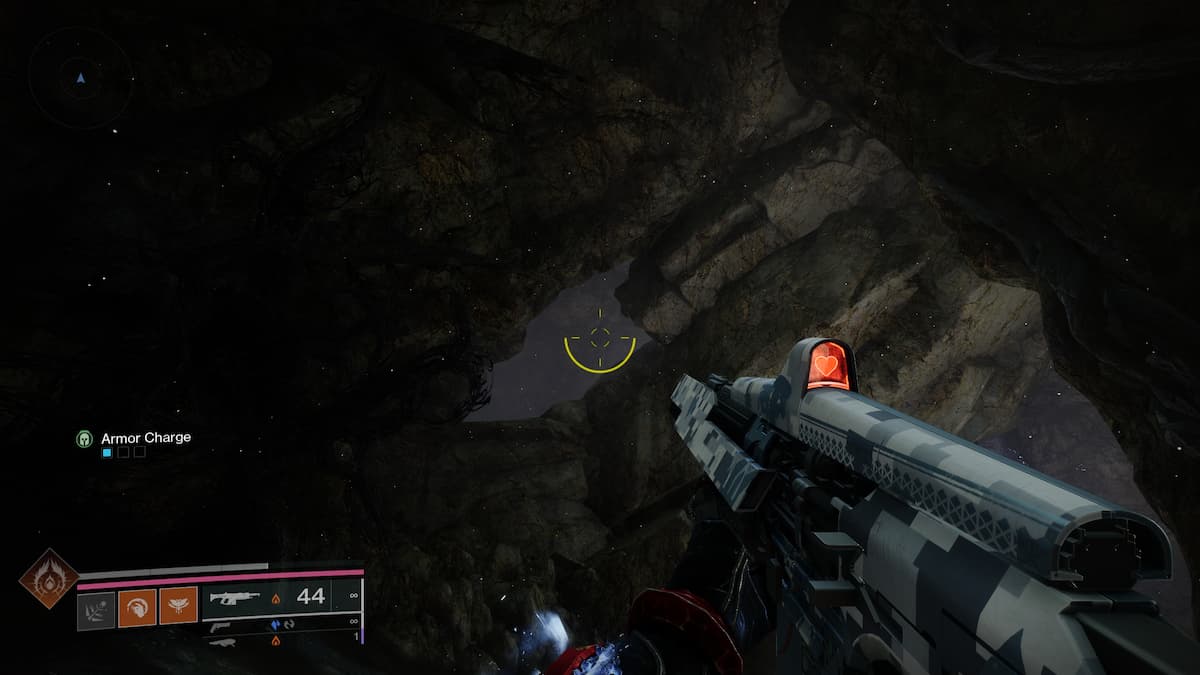Activate the Solar super diamond icon
1200x675 pixels.
pyautogui.click(x=48, y=578)
